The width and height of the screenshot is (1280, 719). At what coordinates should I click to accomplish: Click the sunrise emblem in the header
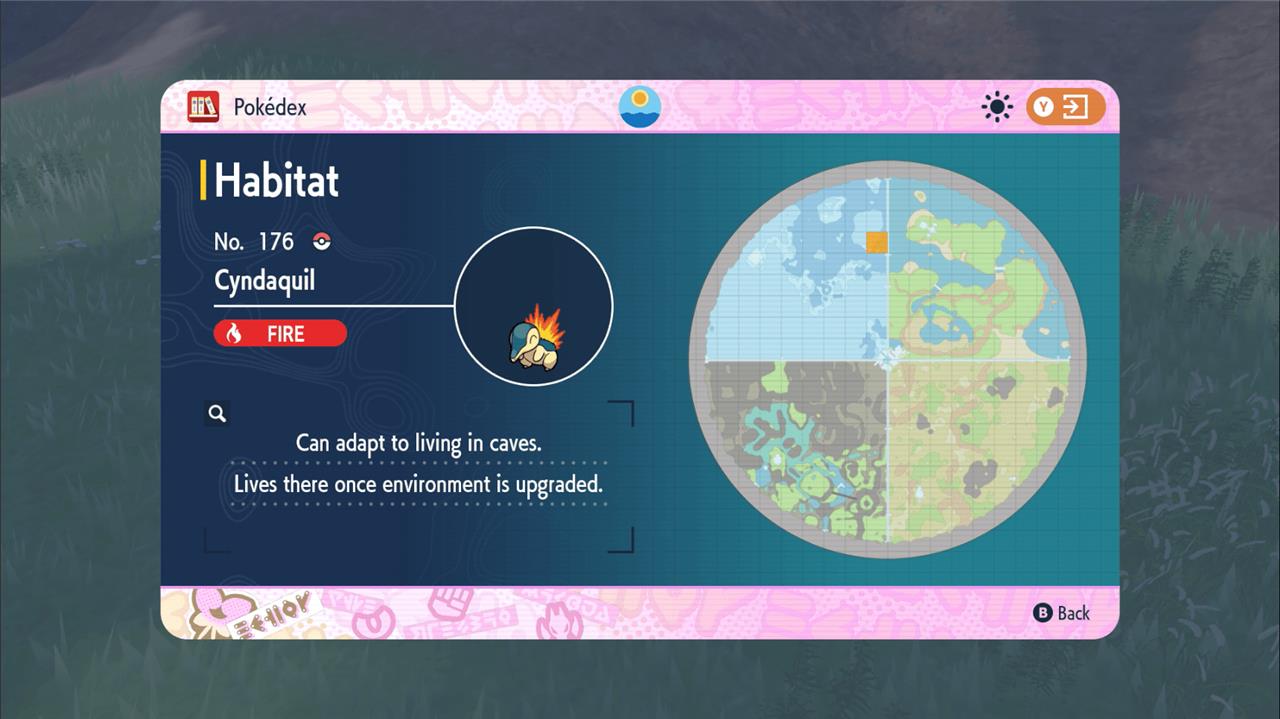click(x=640, y=107)
